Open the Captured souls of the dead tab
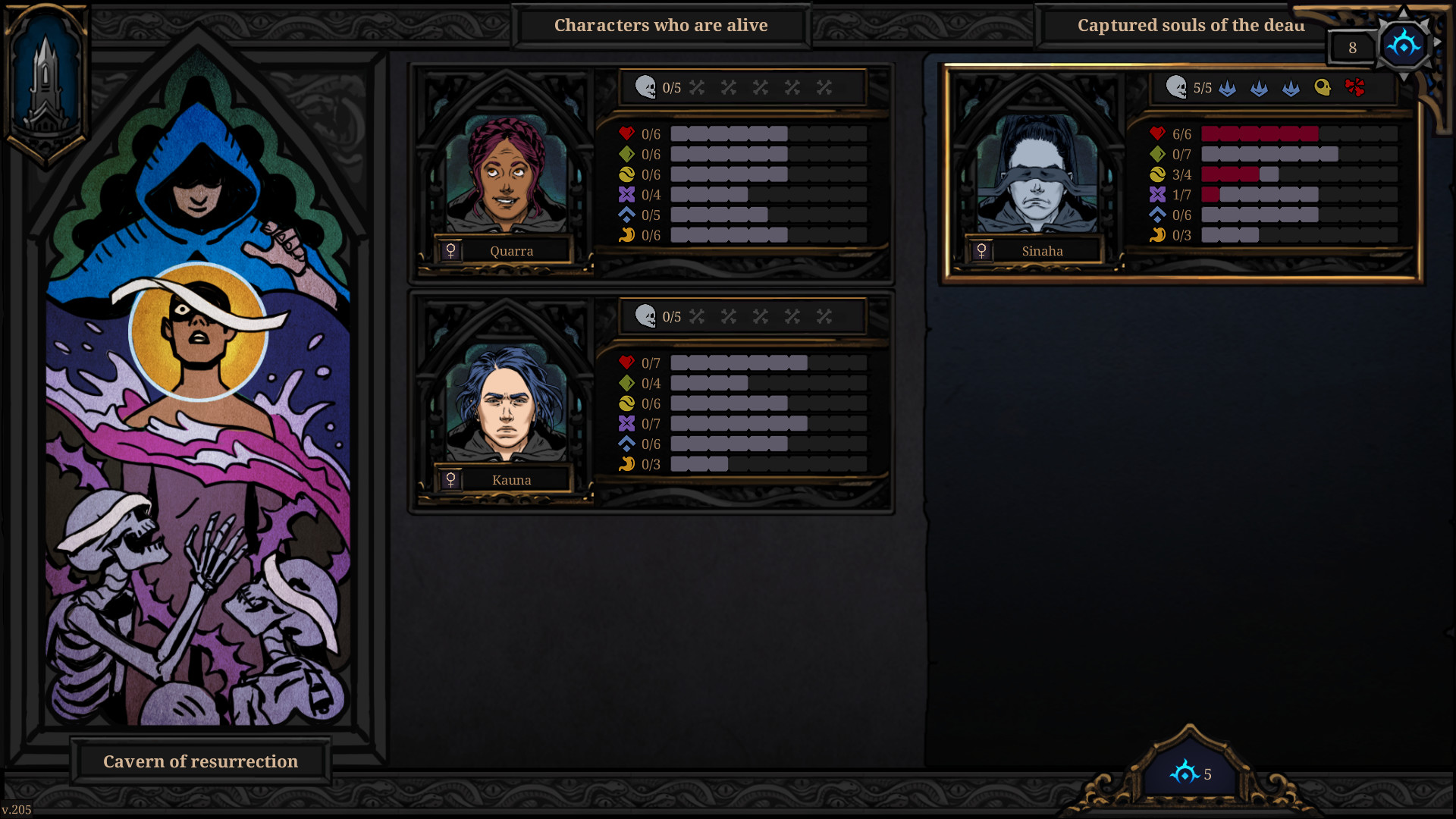1456x819 pixels. [1191, 25]
